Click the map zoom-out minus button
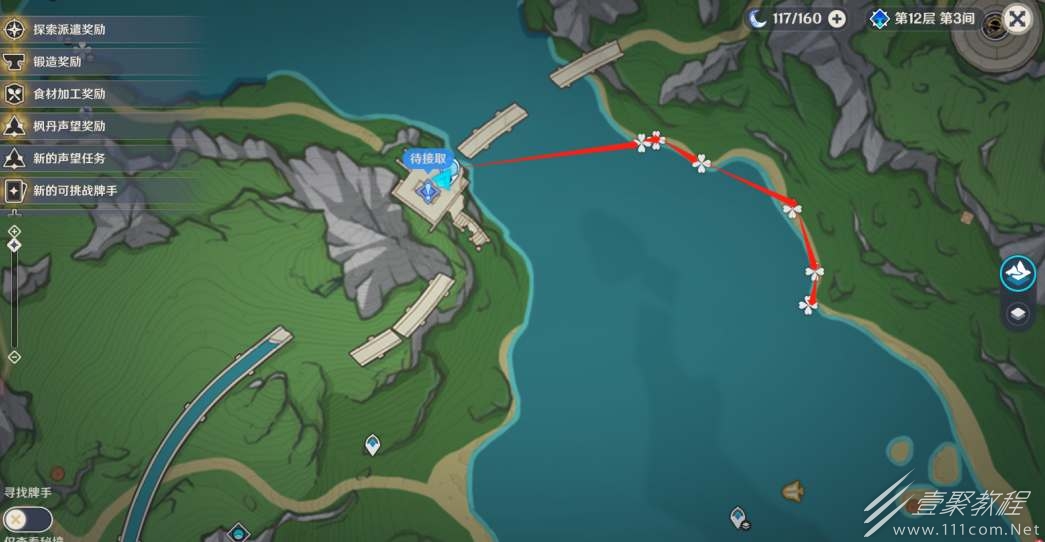Viewport: 1045px width, 542px height. [x=14, y=356]
